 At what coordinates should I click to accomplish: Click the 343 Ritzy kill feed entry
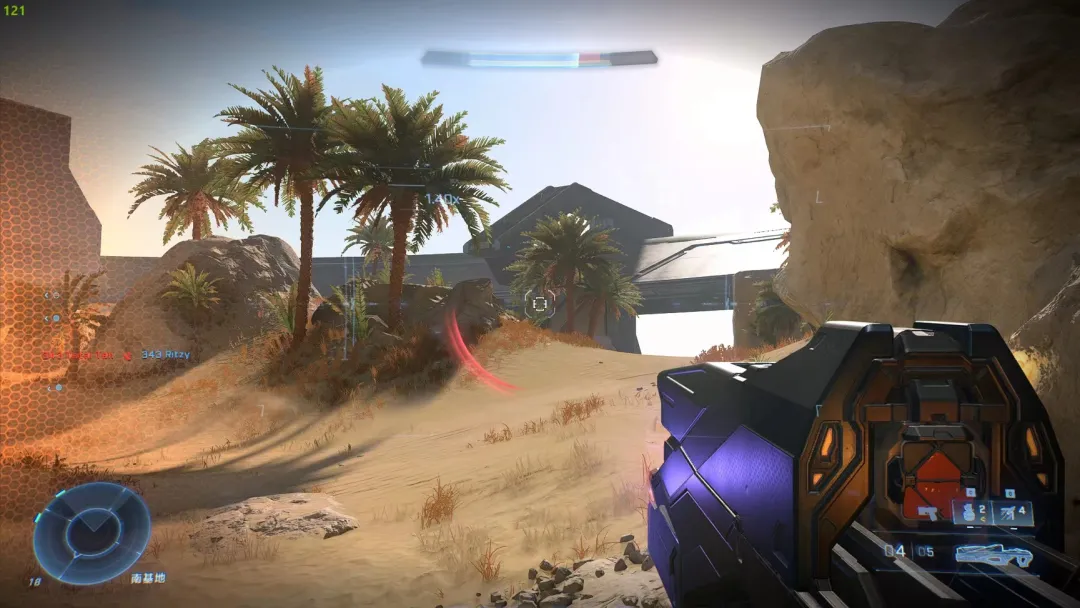coord(165,355)
